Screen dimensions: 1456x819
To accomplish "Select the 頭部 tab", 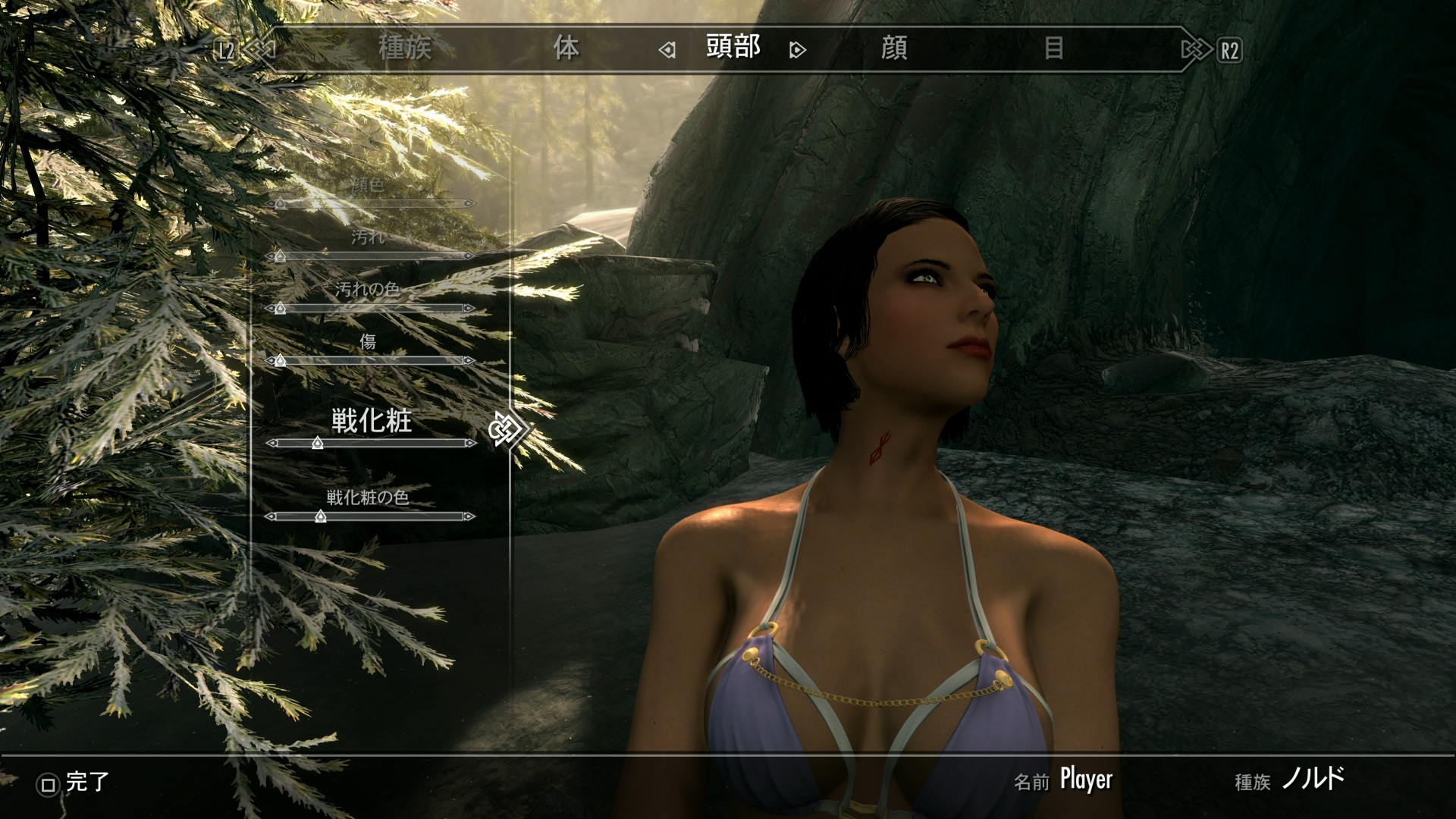I will [733, 47].
